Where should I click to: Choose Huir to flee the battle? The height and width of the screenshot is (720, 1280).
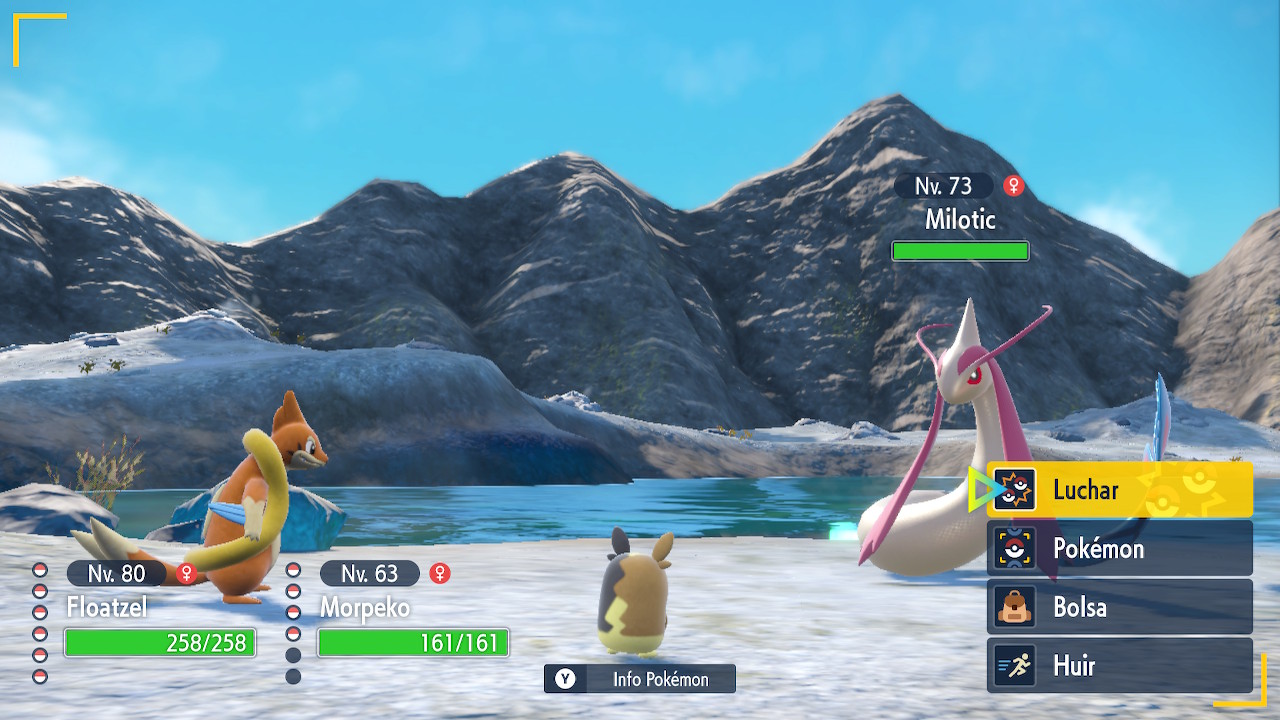point(1119,666)
